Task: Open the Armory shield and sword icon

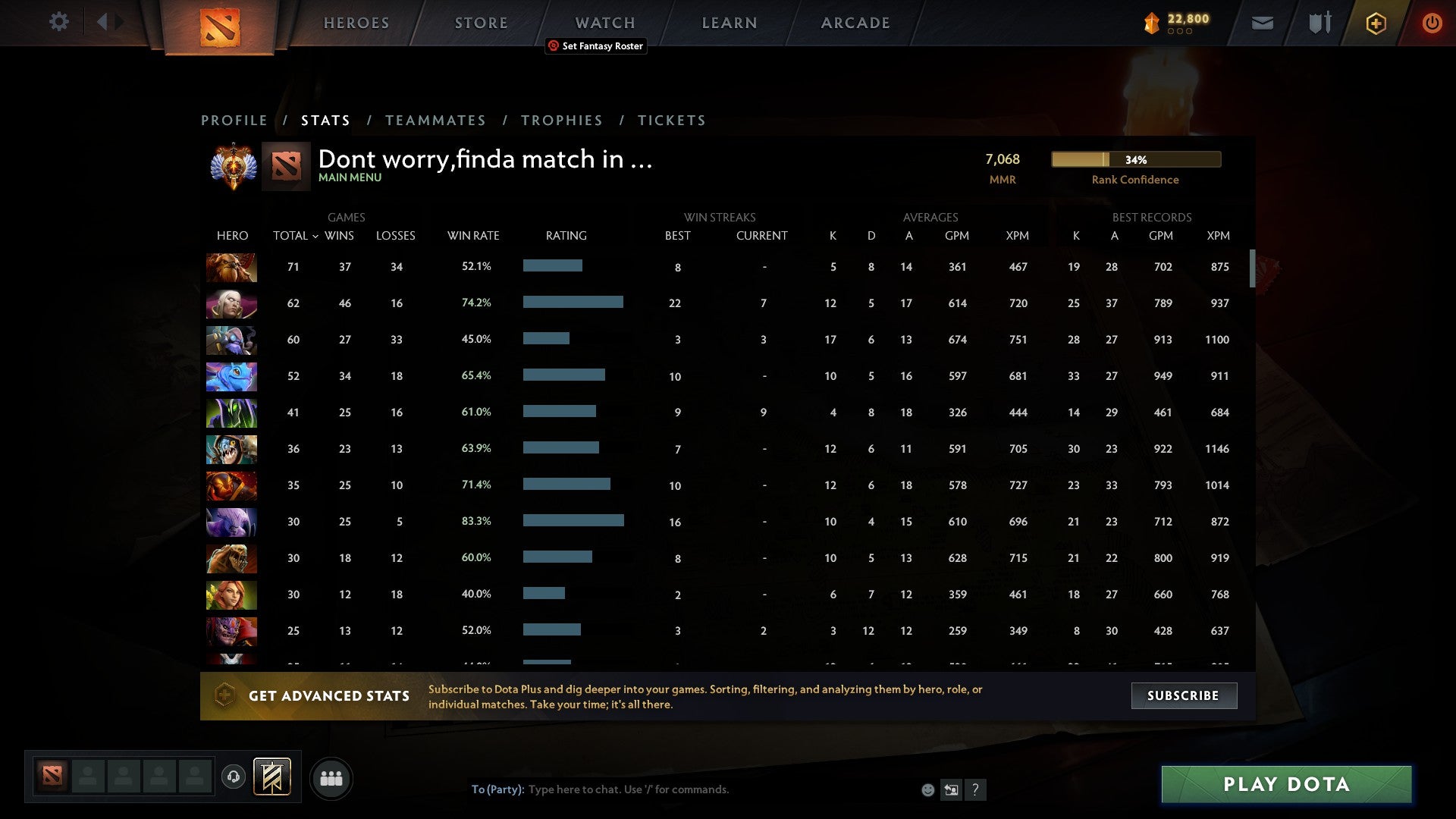Action: pyautogui.click(x=1318, y=23)
